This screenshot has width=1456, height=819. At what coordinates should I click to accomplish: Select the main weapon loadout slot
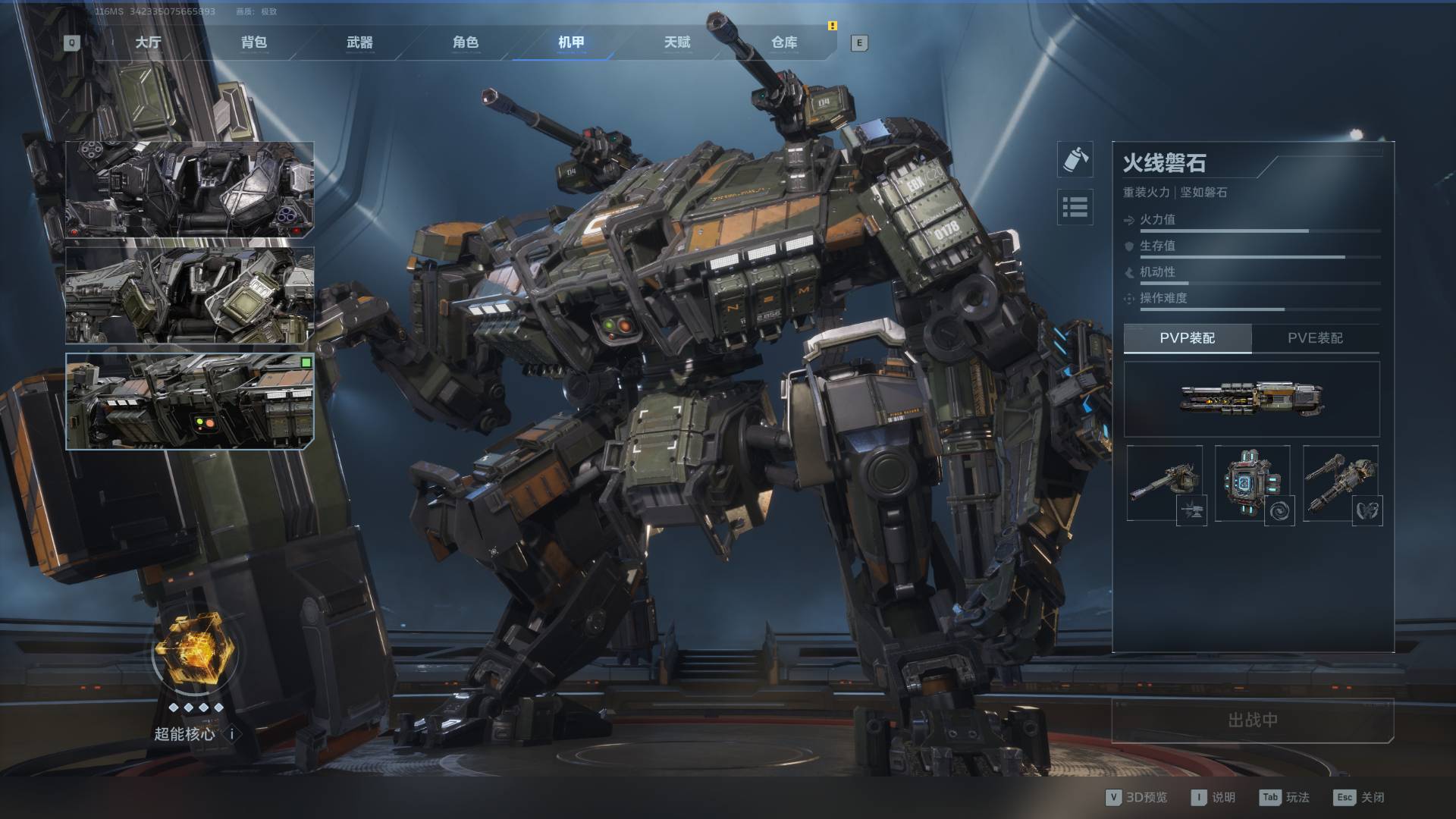(1251, 399)
